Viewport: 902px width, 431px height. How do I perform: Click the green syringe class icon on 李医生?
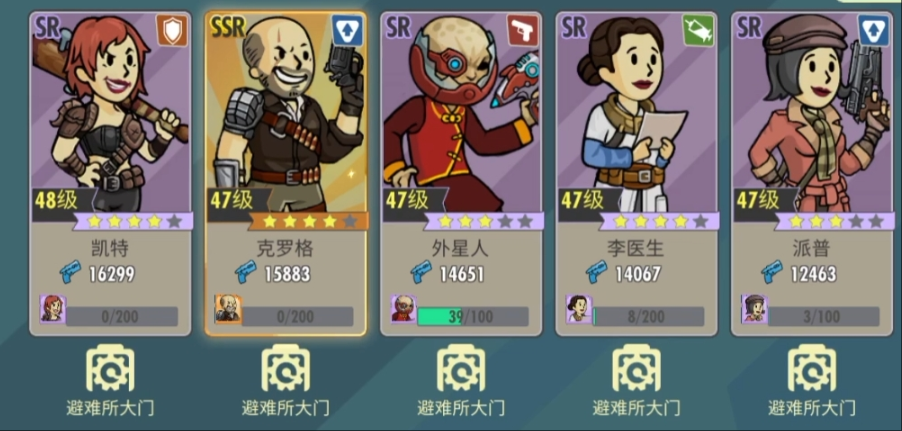click(699, 30)
